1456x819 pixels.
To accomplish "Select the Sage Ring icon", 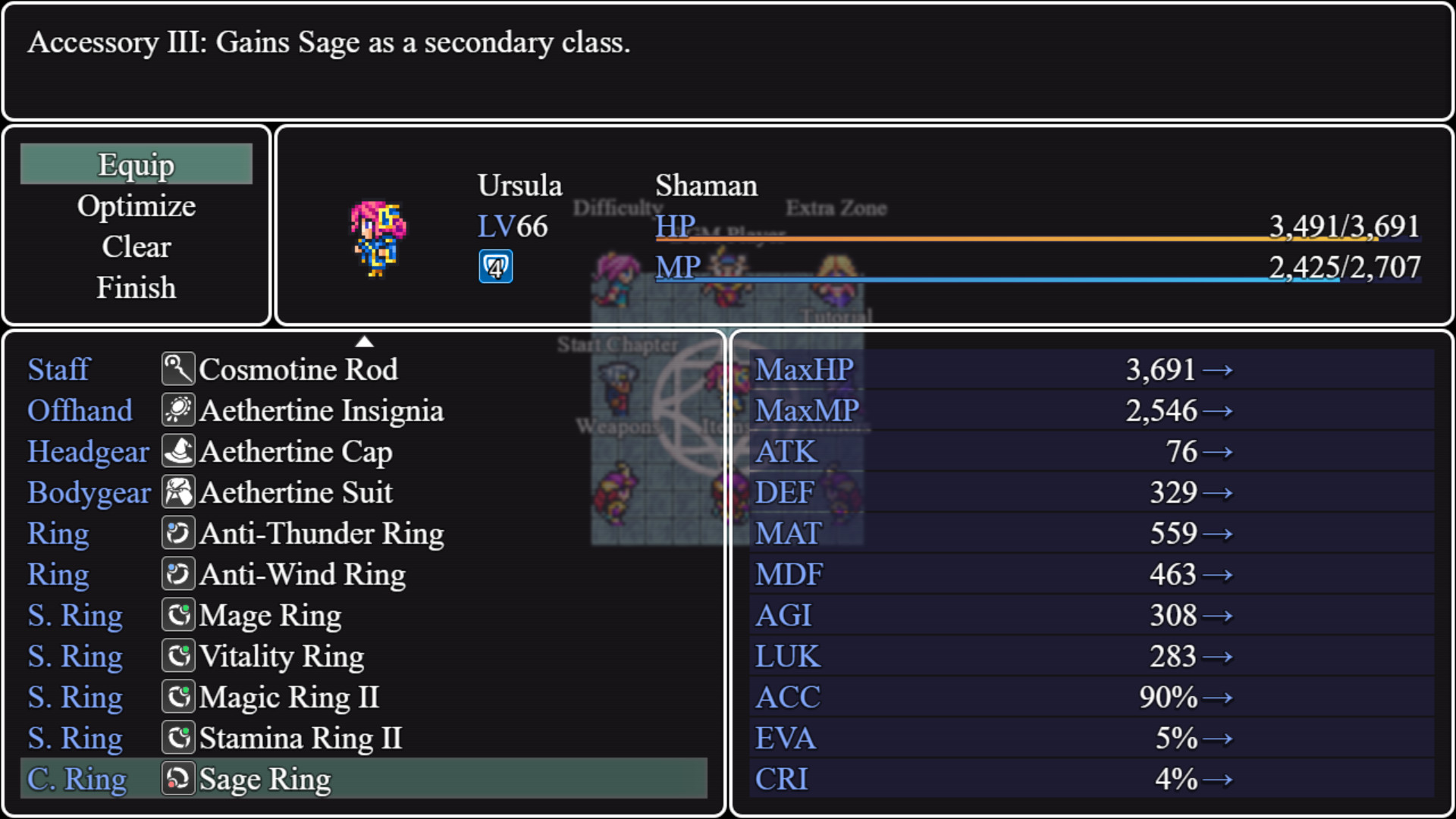I will coord(178,779).
